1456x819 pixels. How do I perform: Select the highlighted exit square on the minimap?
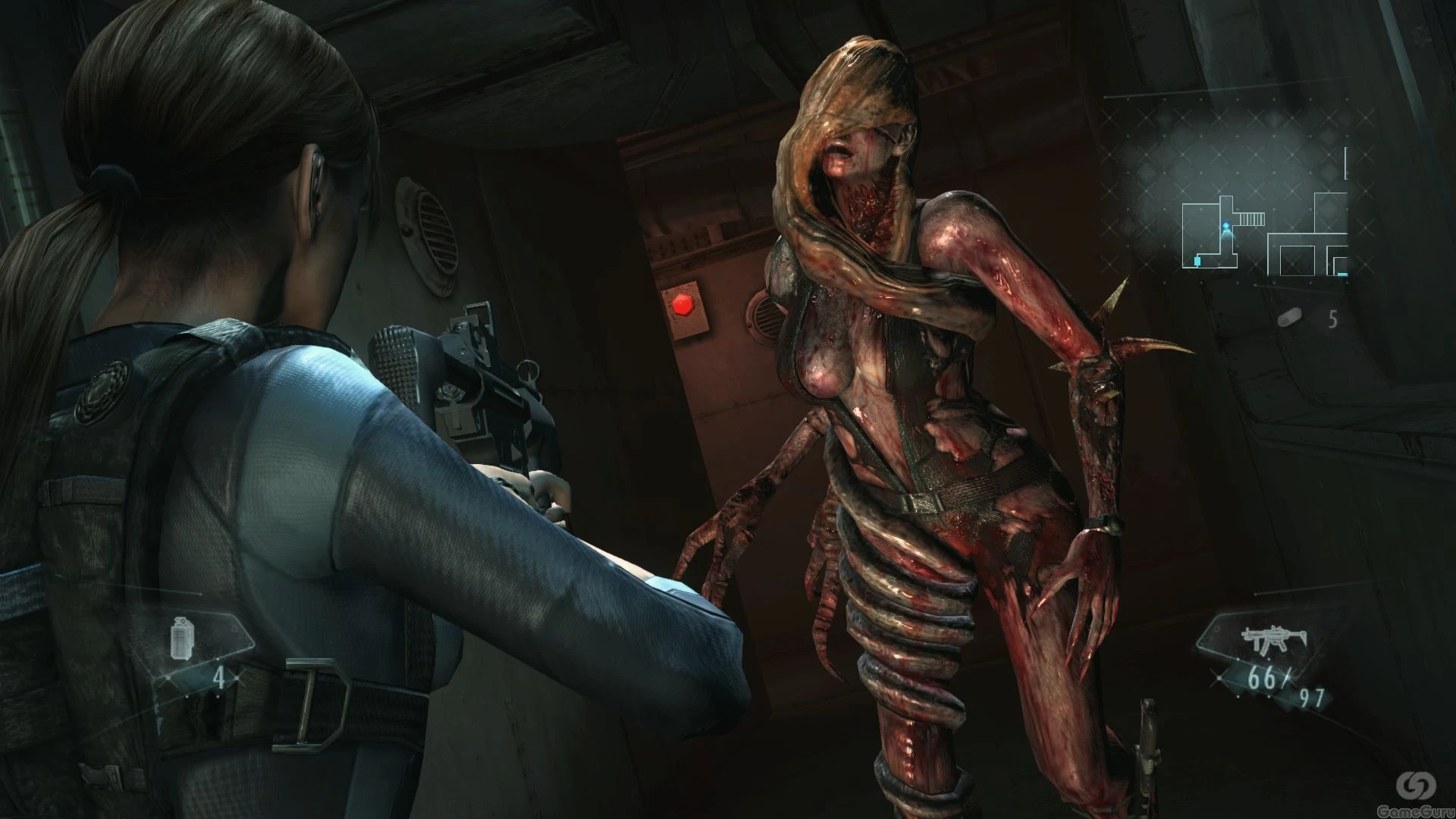(1342, 274)
